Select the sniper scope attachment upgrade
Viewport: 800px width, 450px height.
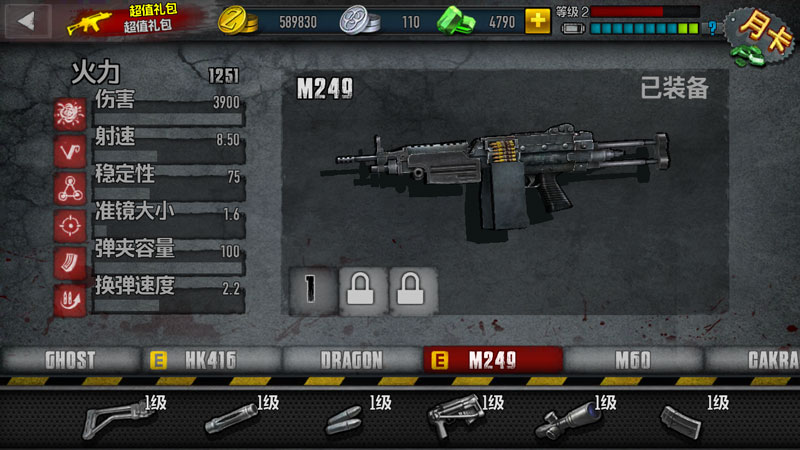click(x=570, y=419)
